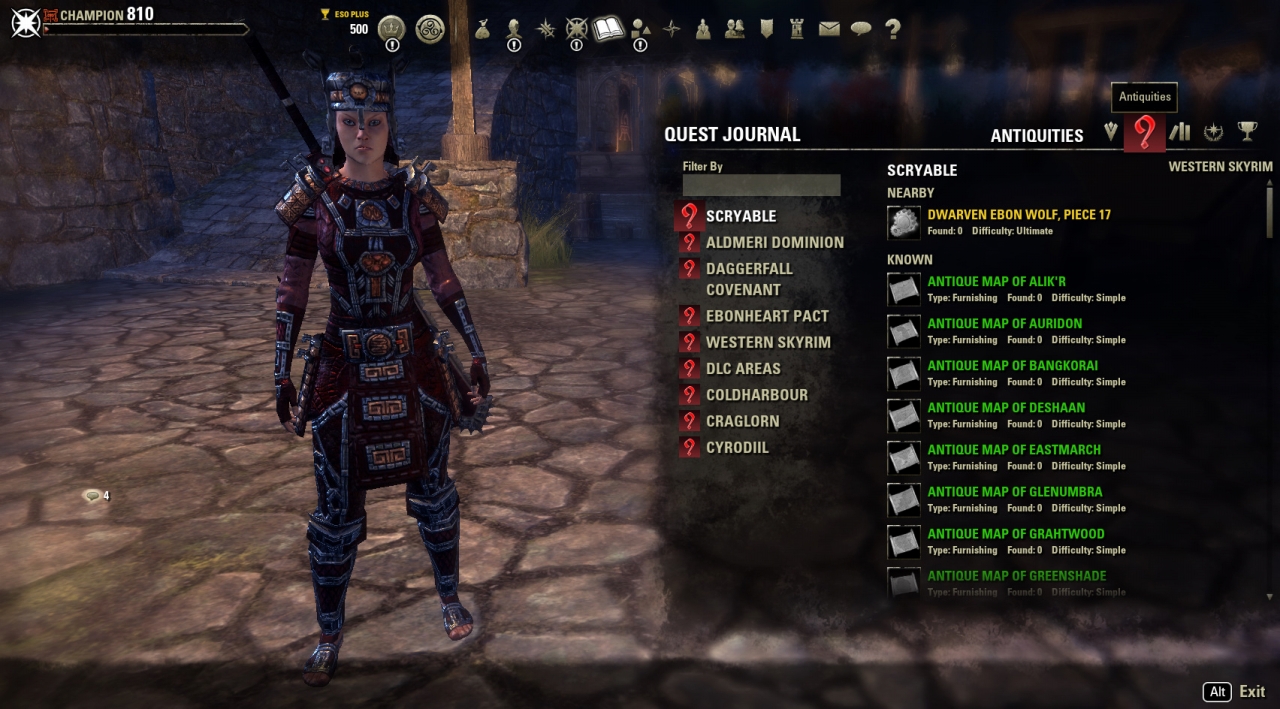Choose the Cyrodiil category
The height and width of the screenshot is (709, 1280).
coord(737,447)
